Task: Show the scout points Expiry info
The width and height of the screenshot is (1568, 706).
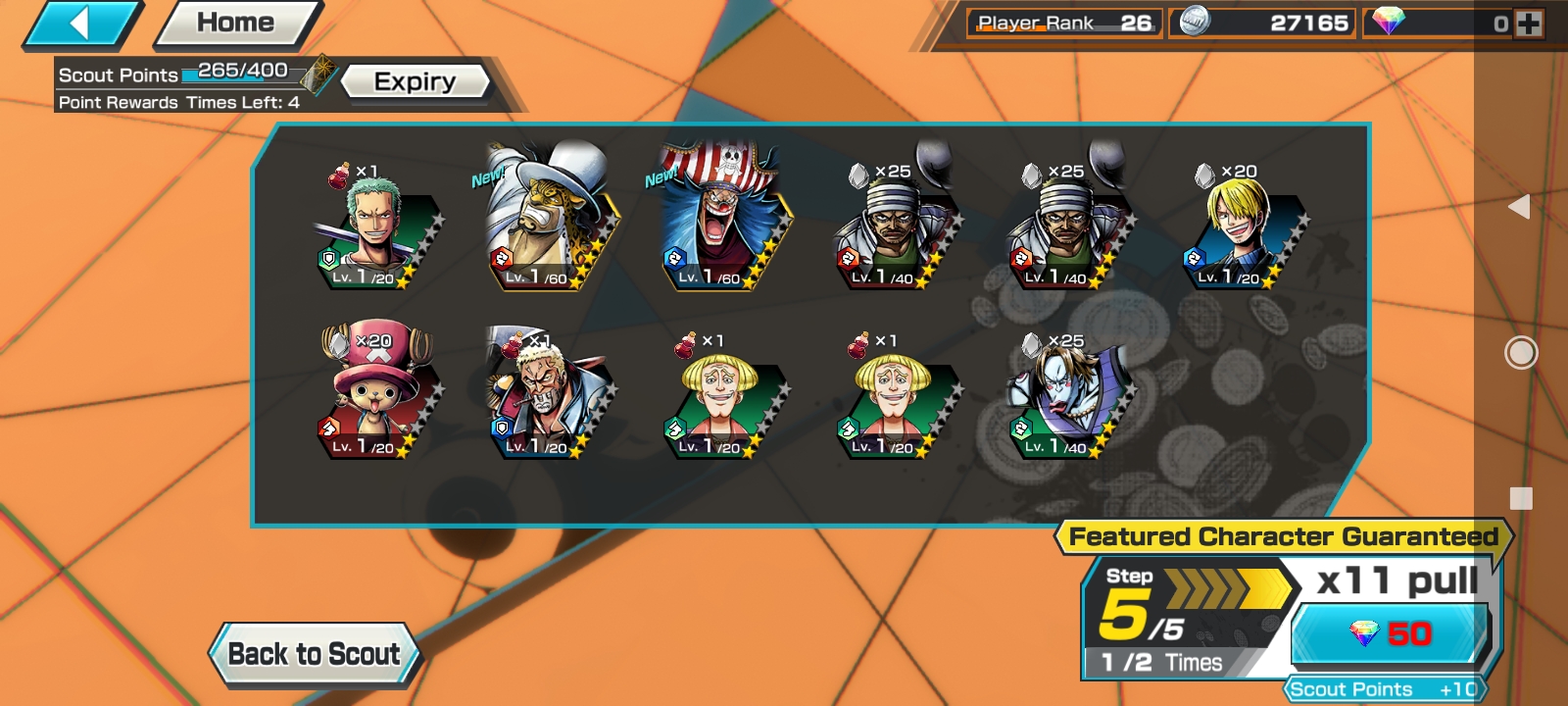Action: (415, 81)
